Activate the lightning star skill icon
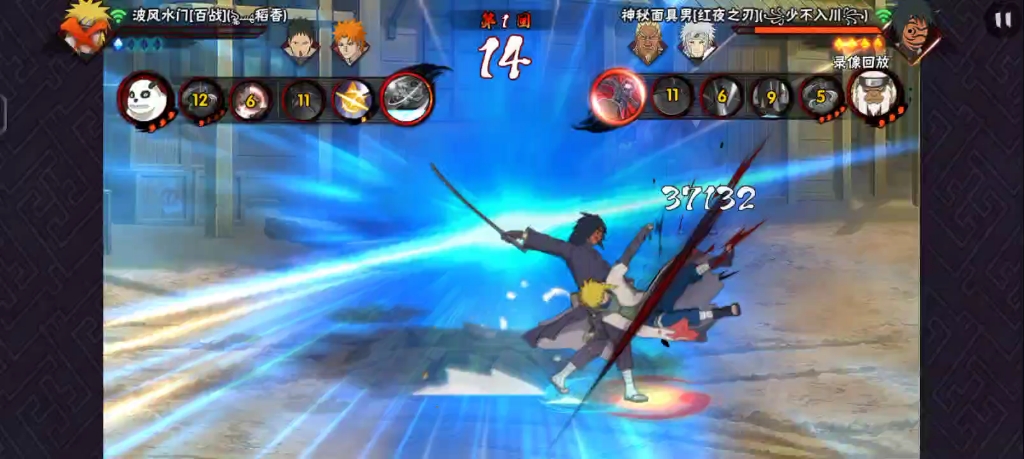The image size is (1024, 459). pyautogui.click(x=353, y=99)
